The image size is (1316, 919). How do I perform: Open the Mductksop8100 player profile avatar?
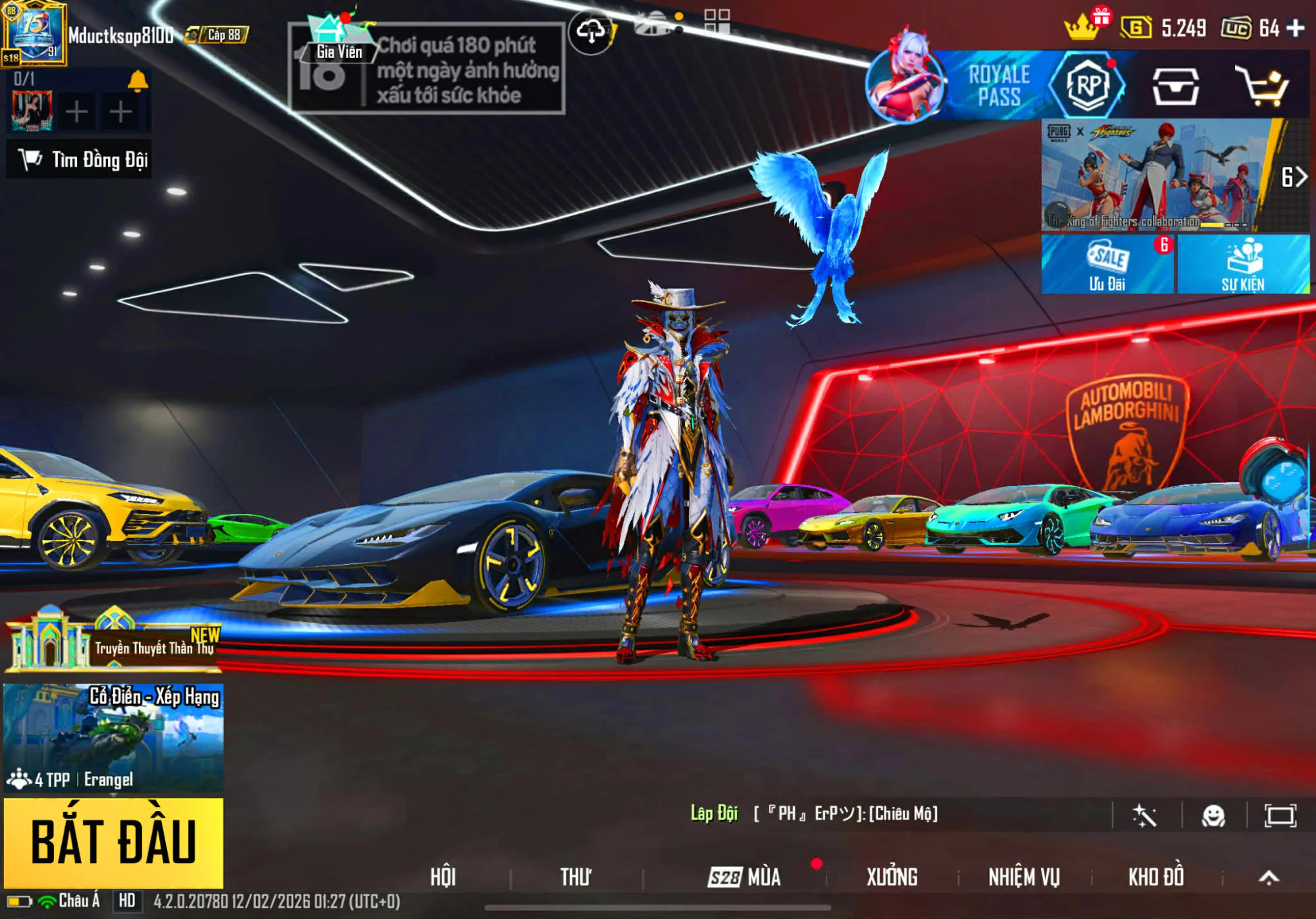point(34,33)
